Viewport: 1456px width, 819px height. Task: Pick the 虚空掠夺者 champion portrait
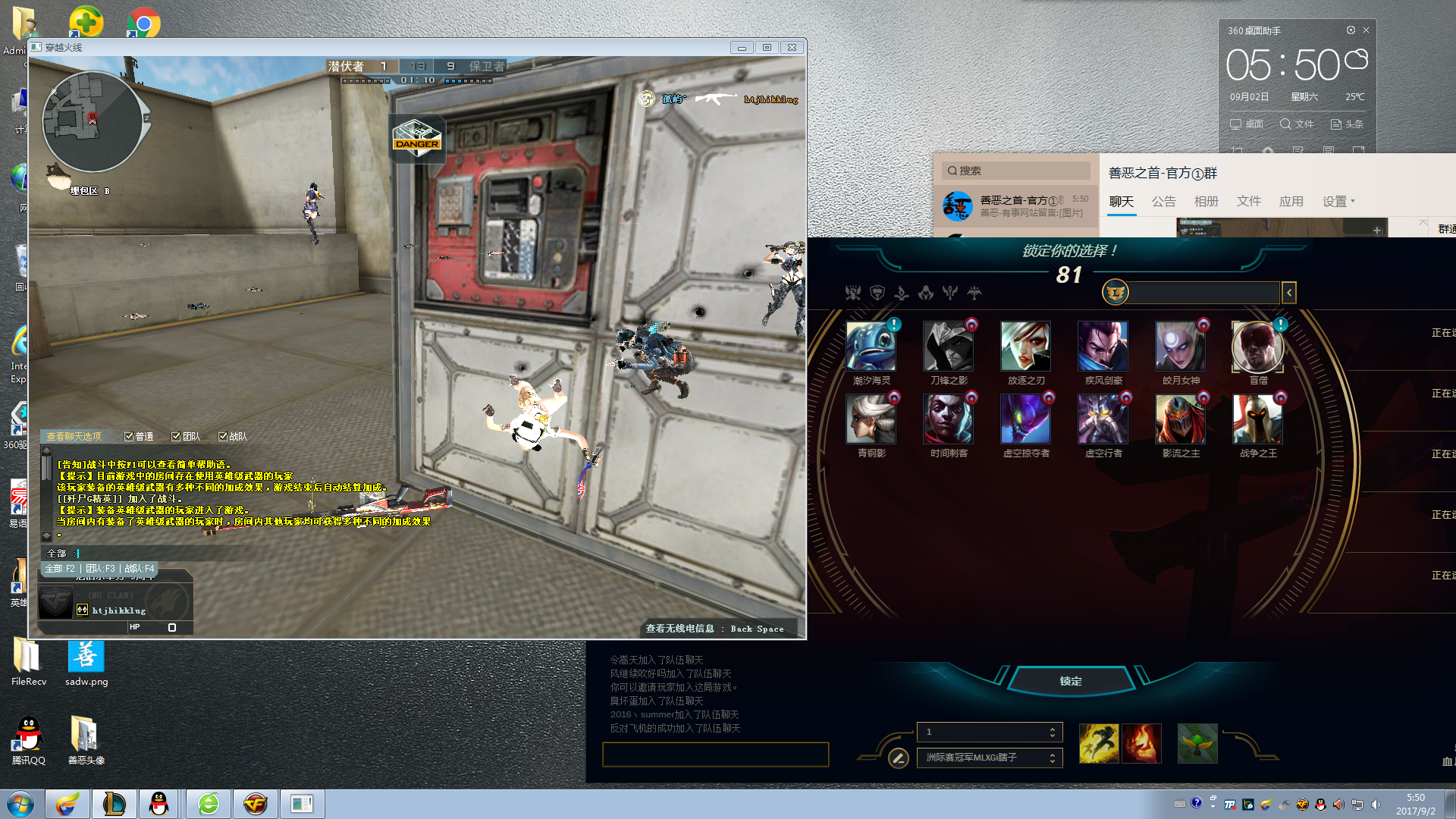pos(1025,419)
